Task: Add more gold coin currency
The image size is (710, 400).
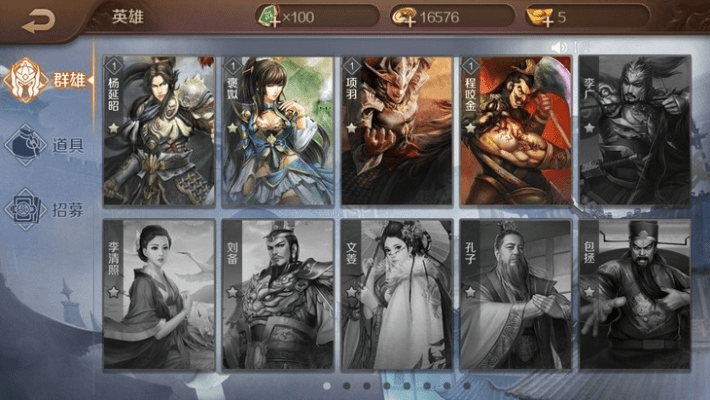Action: 405,17
